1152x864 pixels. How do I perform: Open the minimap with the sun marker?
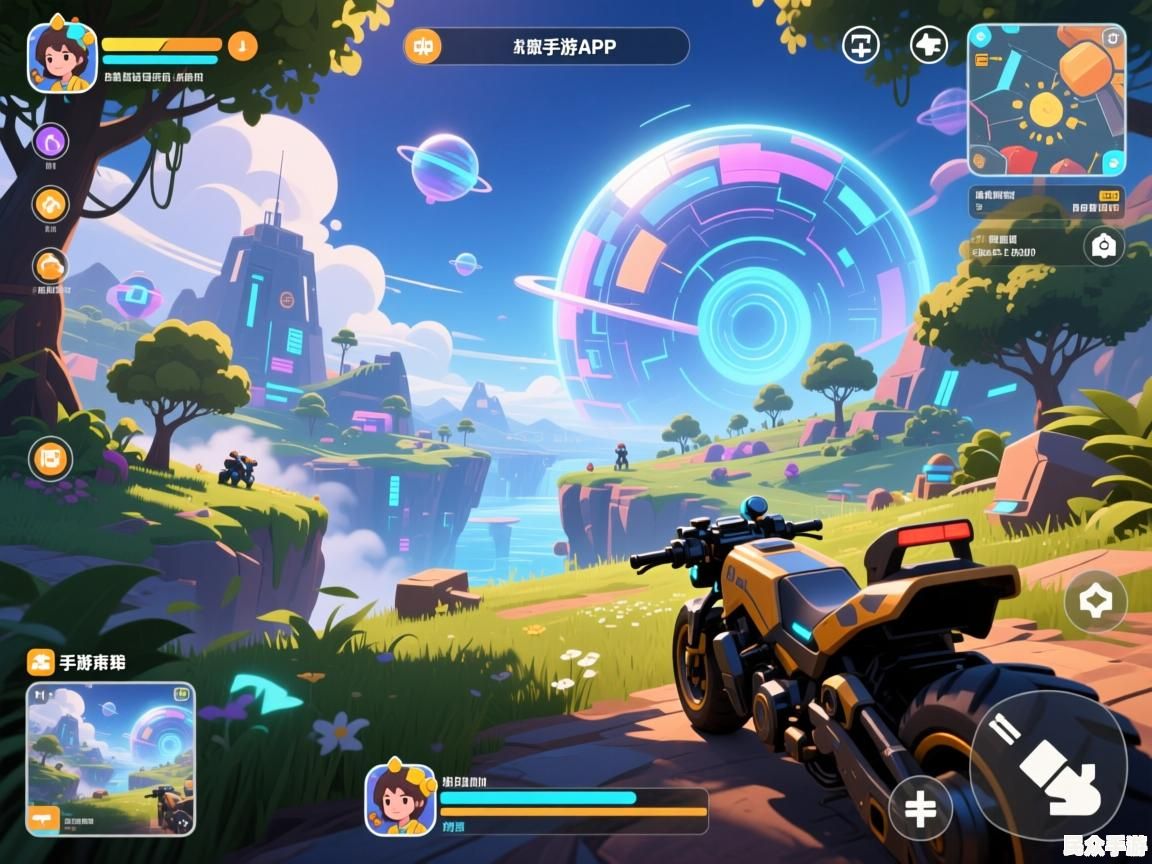[1046, 100]
